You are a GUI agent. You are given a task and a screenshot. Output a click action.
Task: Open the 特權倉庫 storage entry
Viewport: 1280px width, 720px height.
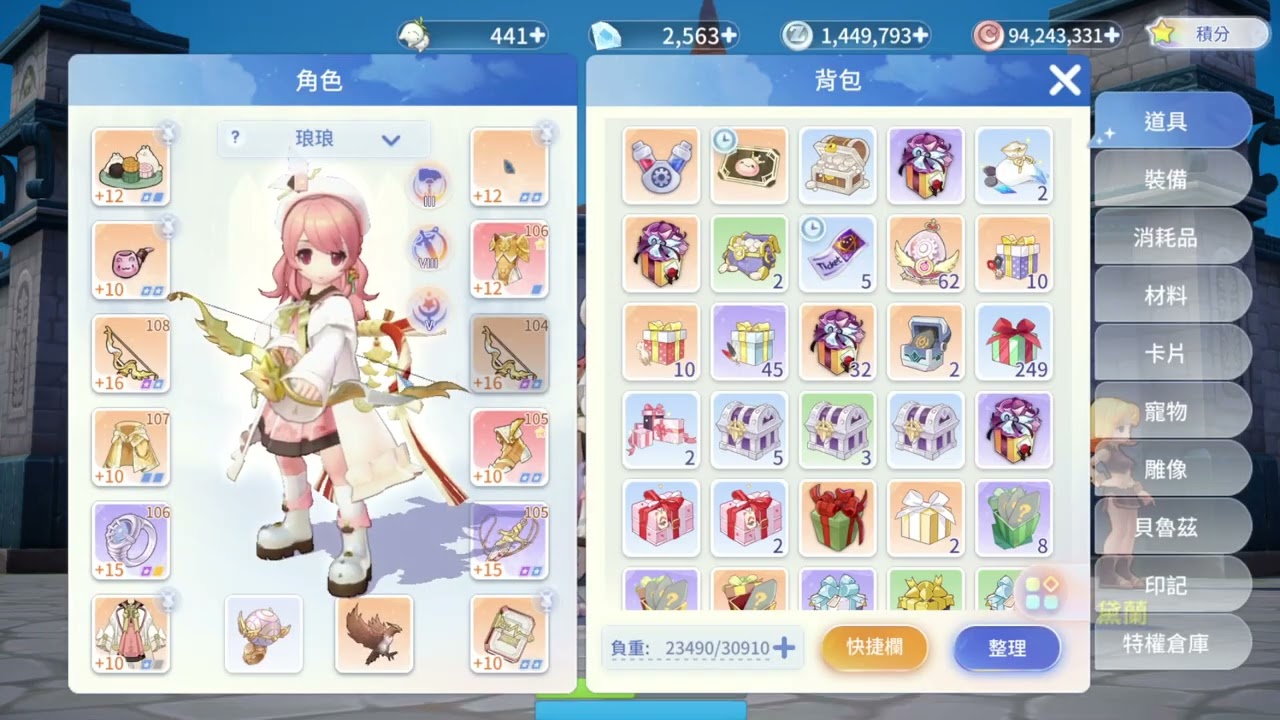click(1167, 645)
